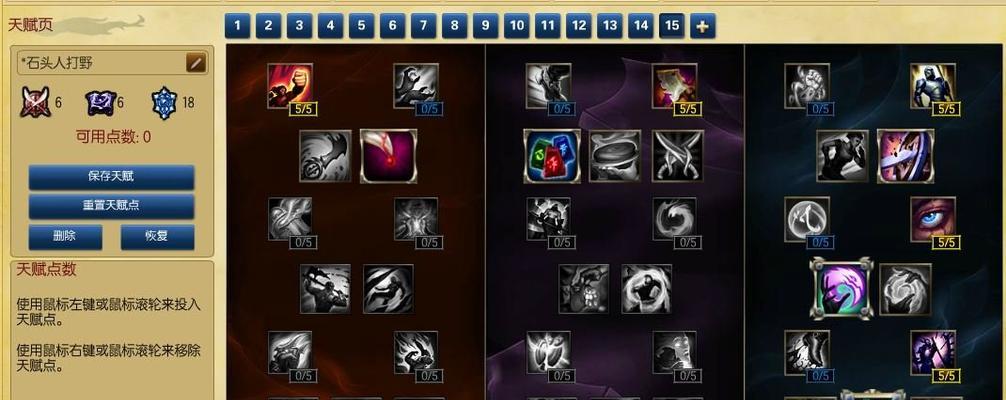
Task: Select mastery page tab 8
Action: [453, 25]
